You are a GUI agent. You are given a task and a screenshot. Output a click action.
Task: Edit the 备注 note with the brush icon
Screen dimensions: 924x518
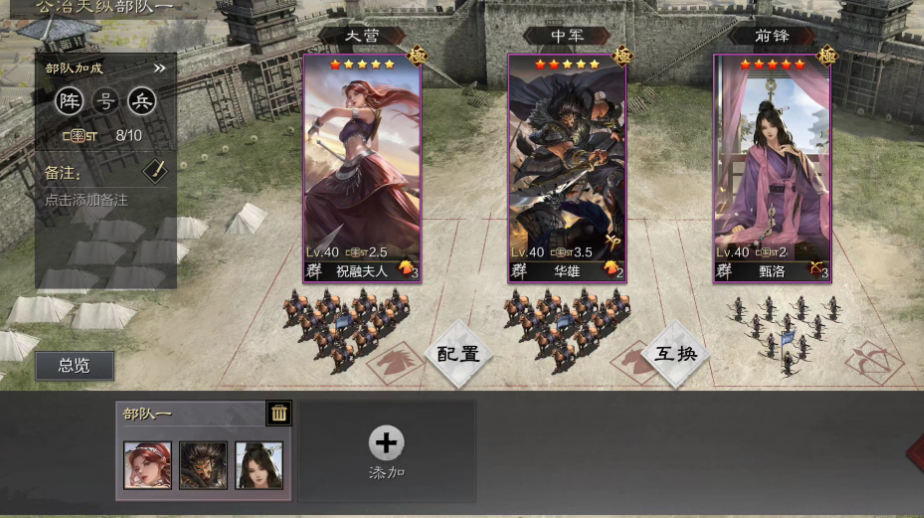[154, 170]
